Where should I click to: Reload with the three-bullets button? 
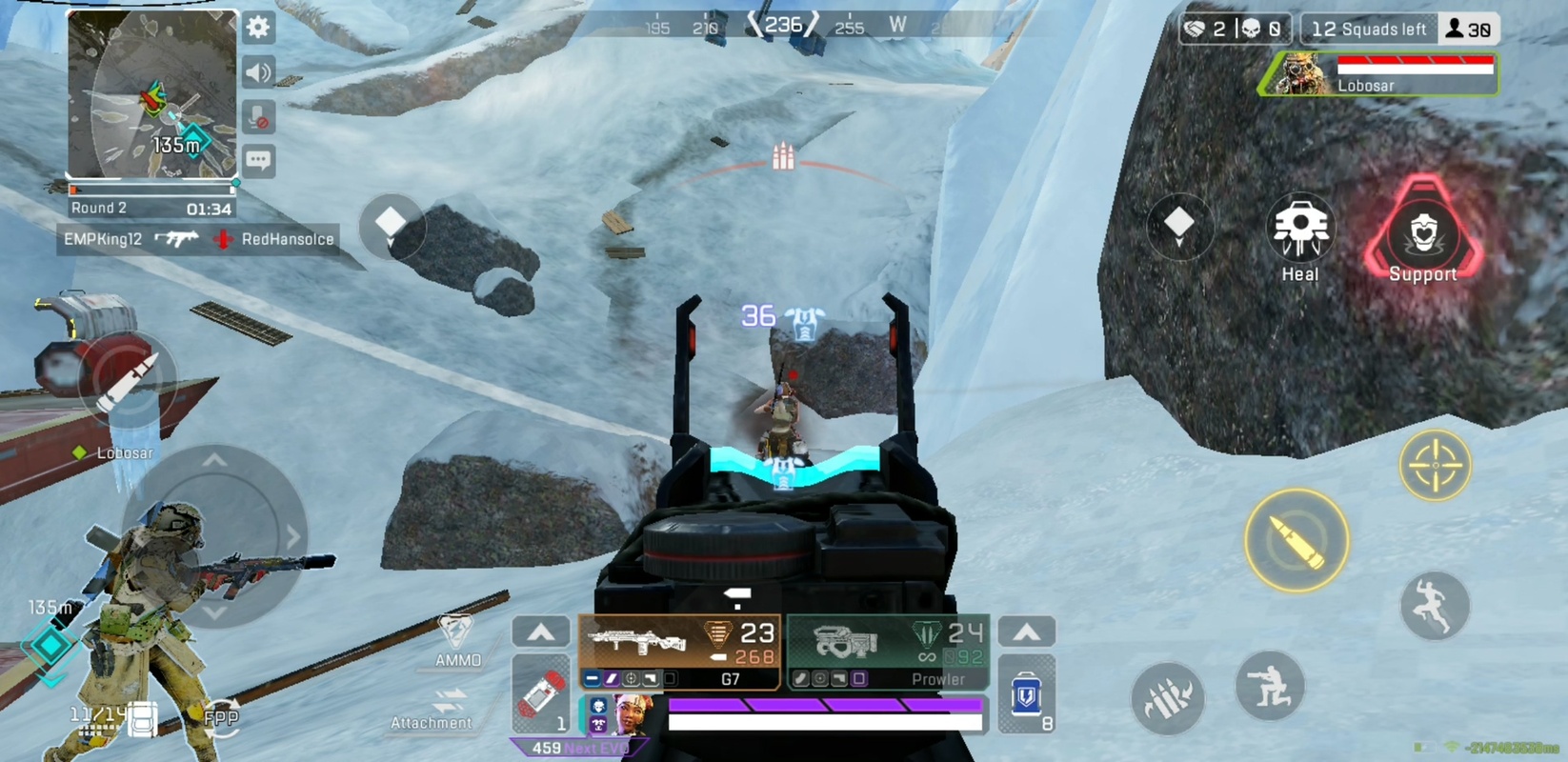click(x=1167, y=700)
